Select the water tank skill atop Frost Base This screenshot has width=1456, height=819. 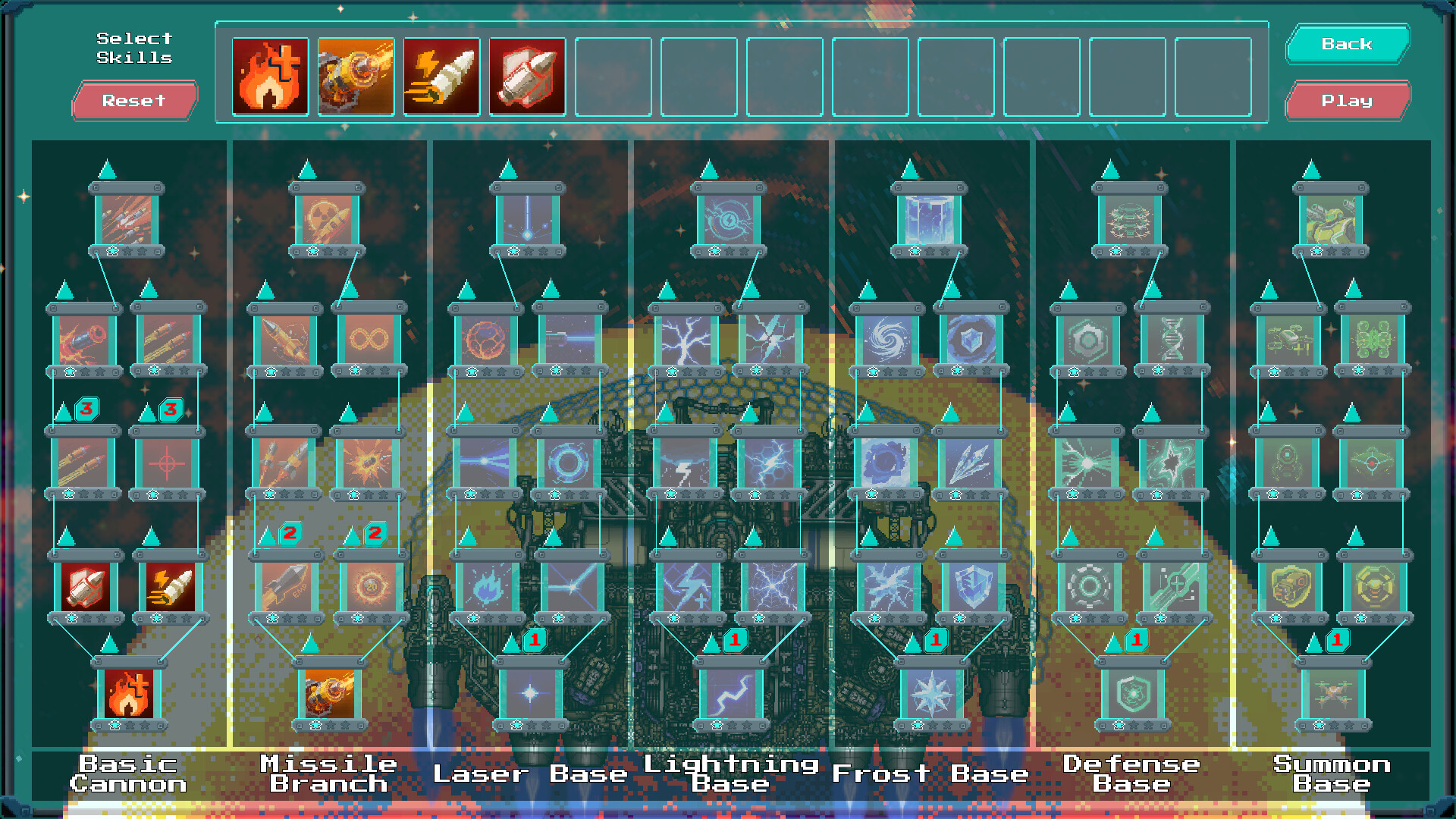[930, 220]
